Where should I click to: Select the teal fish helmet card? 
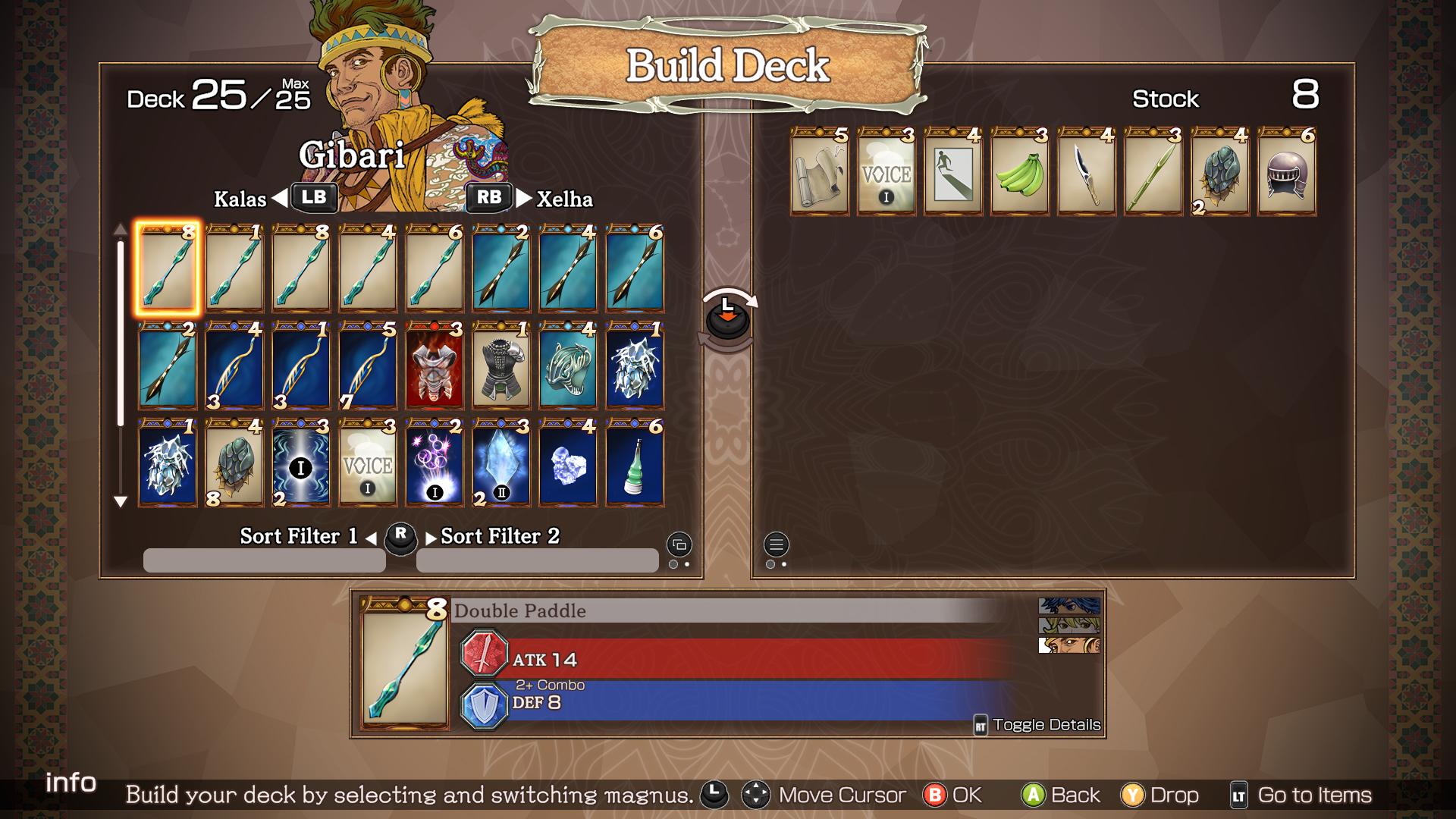click(568, 366)
